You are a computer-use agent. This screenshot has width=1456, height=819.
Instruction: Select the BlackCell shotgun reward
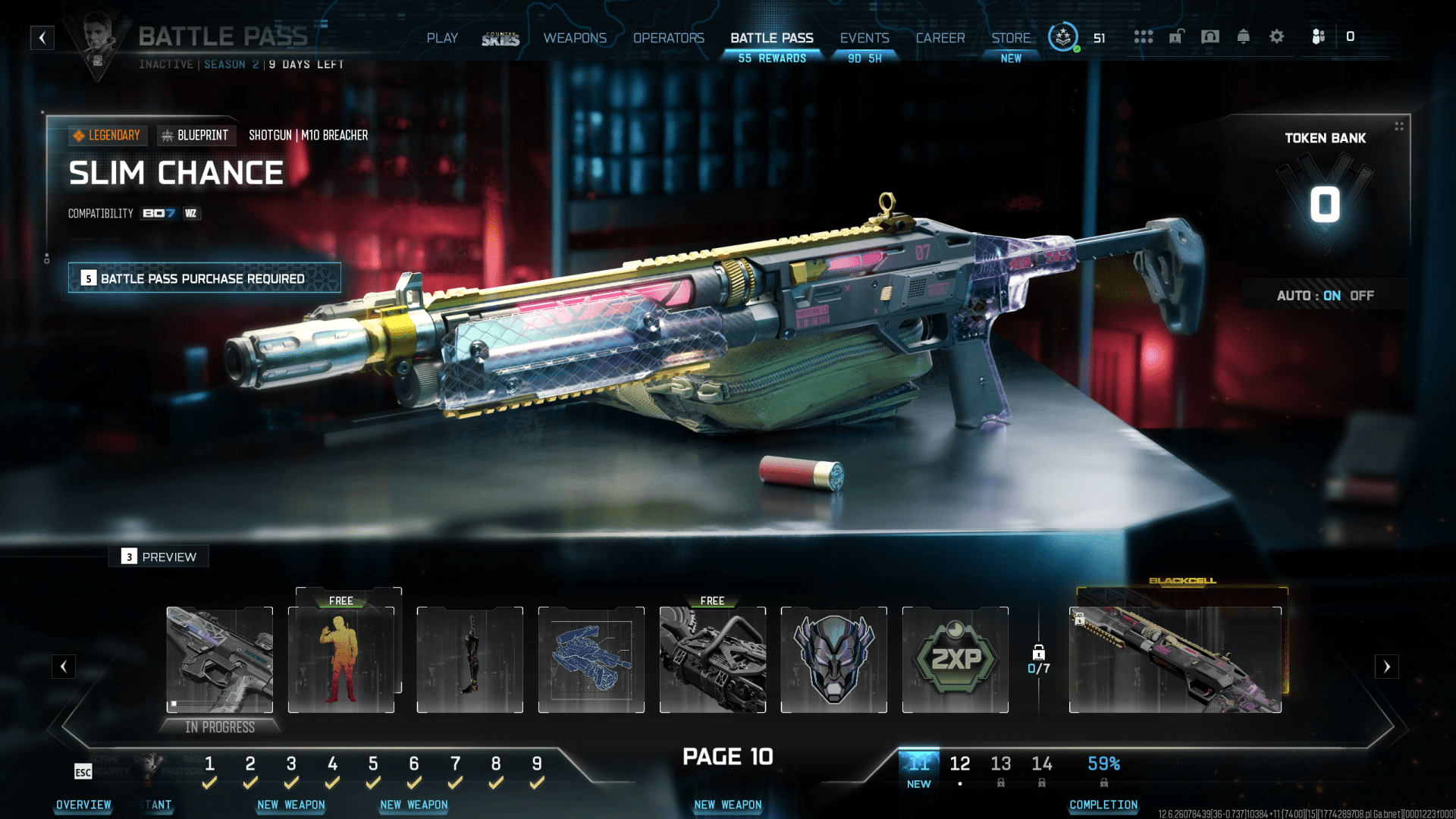coord(1175,659)
